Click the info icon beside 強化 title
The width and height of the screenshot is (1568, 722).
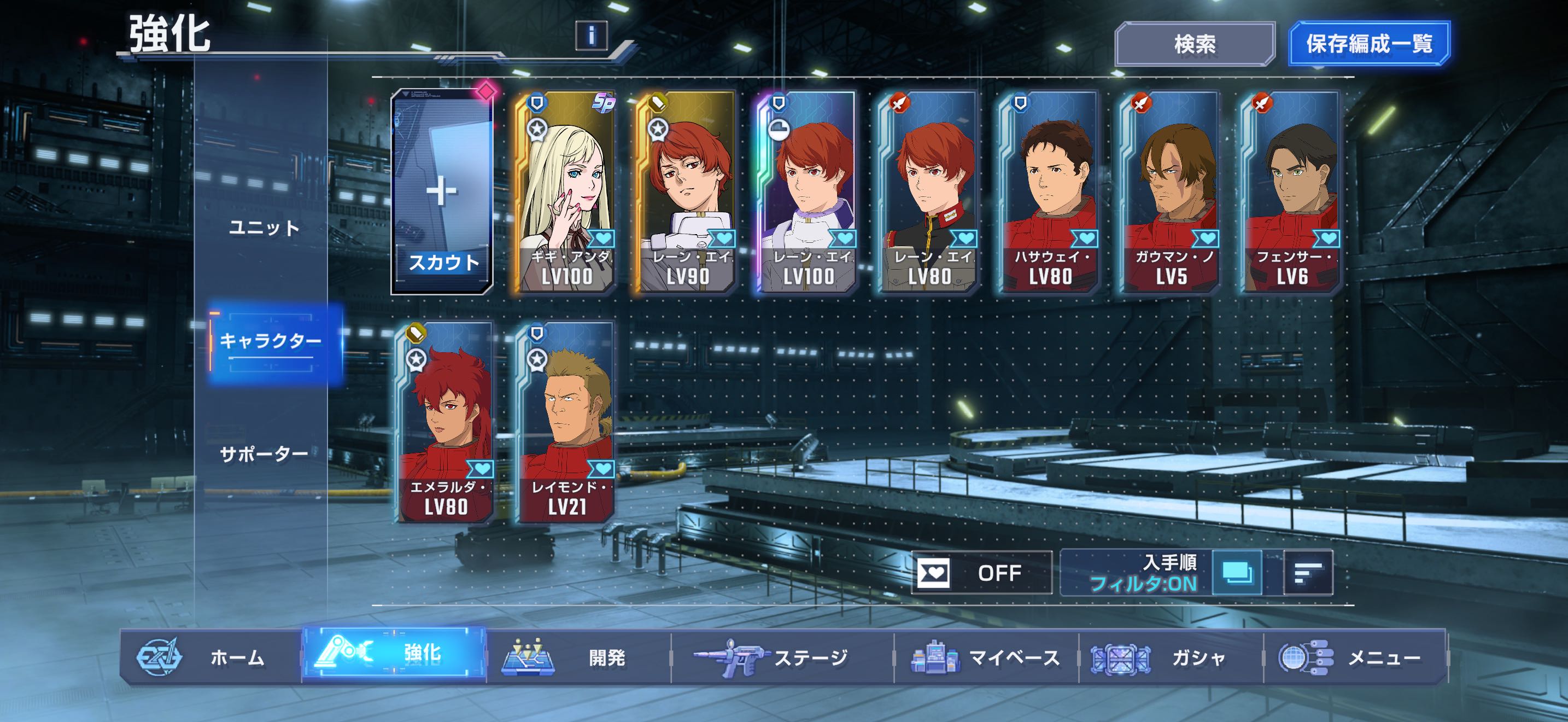pyautogui.click(x=591, y=36)
